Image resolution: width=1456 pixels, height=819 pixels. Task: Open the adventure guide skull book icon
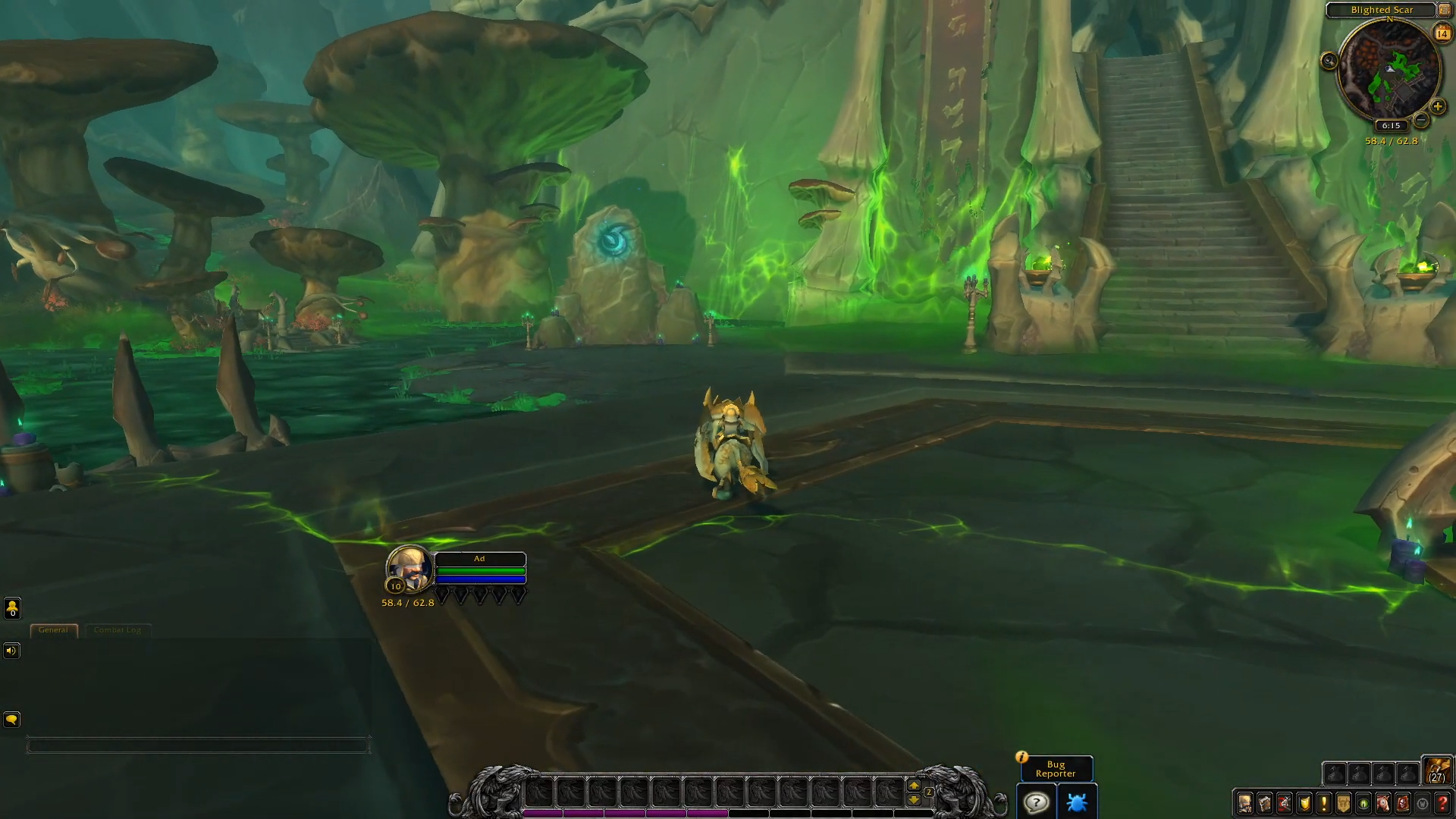pyautogui.click(x=1403, y=803)
